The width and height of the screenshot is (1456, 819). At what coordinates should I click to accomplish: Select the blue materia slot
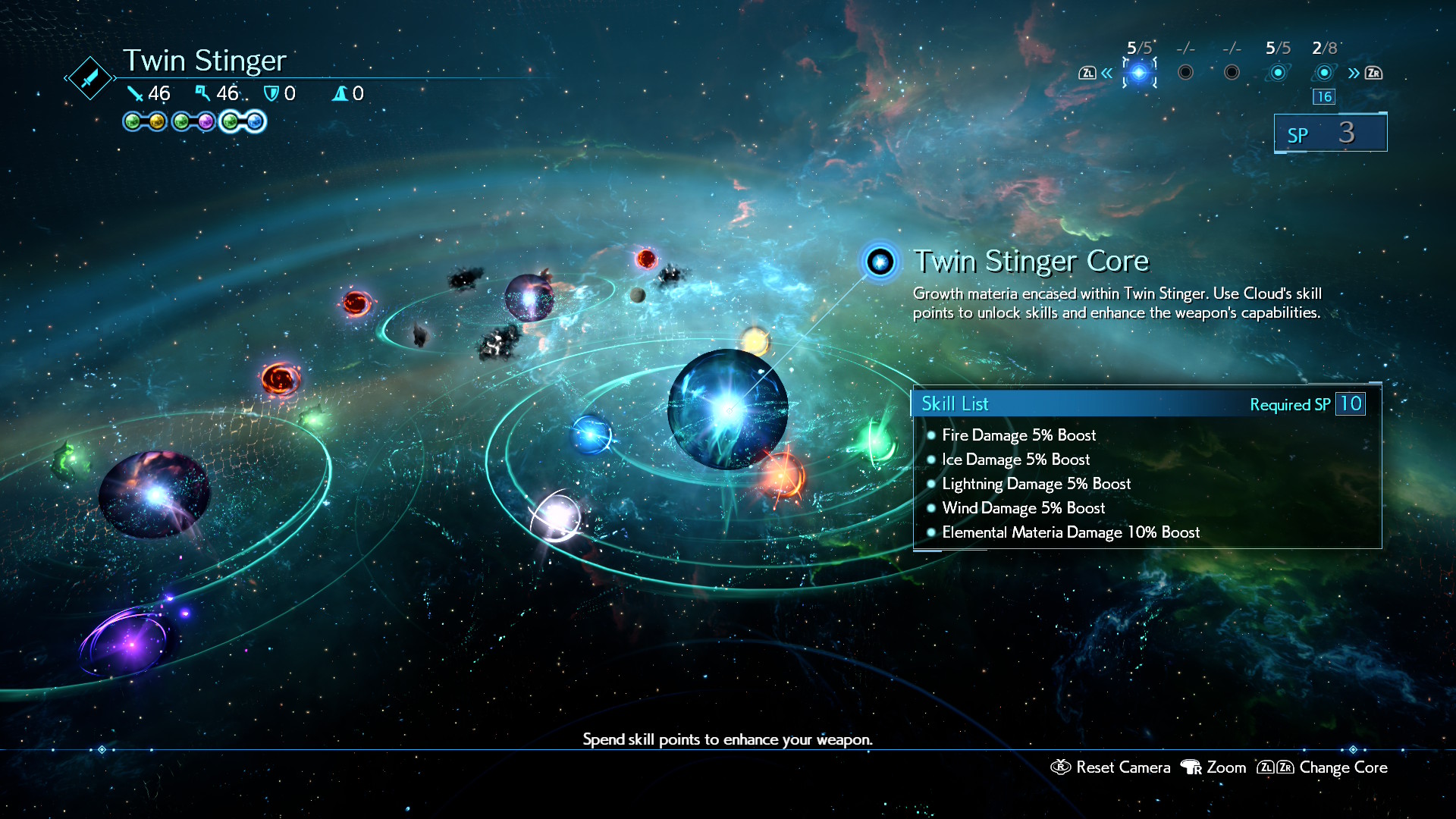tap(255, 121)
